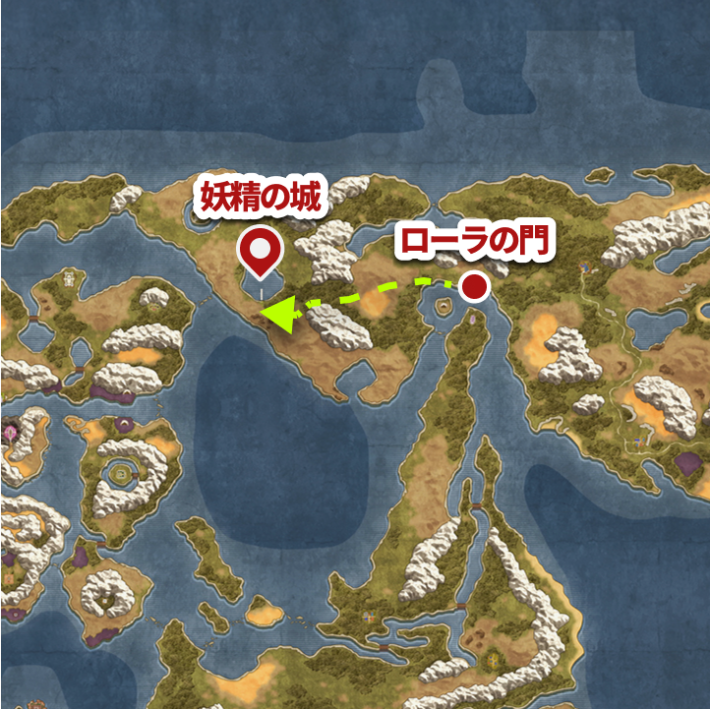Select the 妖精の城 map pin marker
Viewport: 710px width, 709px height.
[262, 250]
